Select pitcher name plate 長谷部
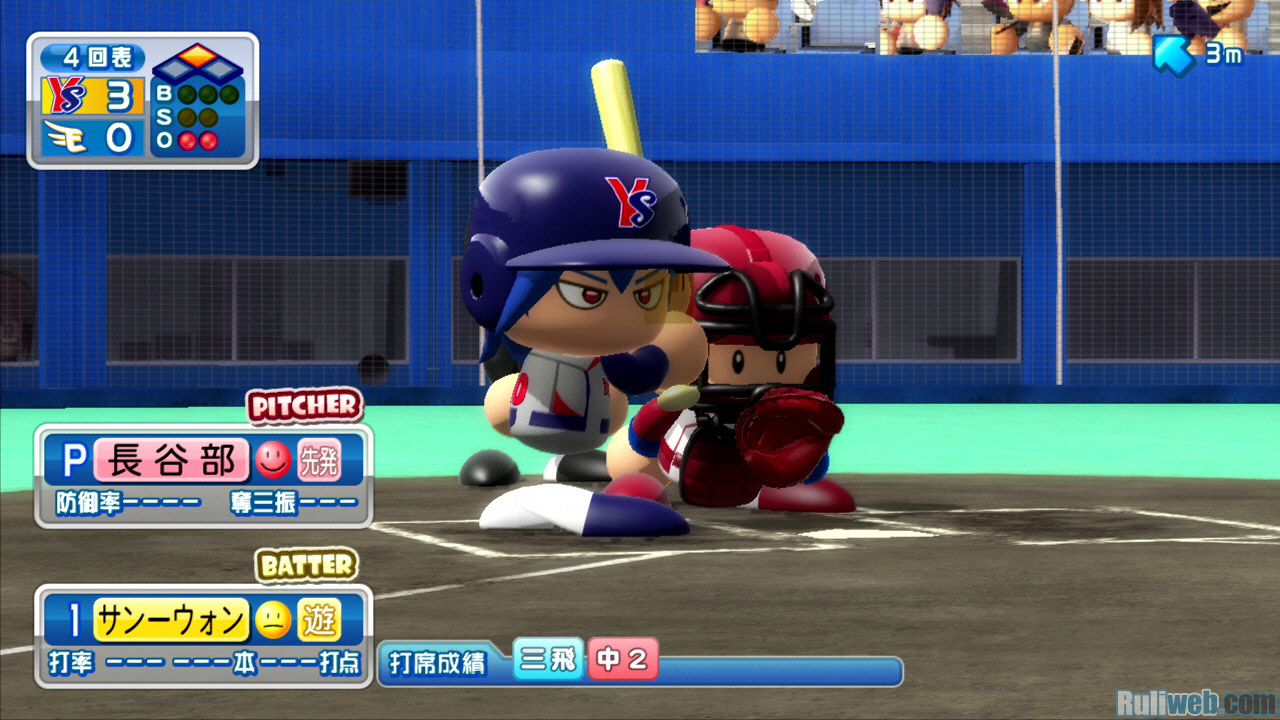The image size is (1280, 720). tap(170, 460)
